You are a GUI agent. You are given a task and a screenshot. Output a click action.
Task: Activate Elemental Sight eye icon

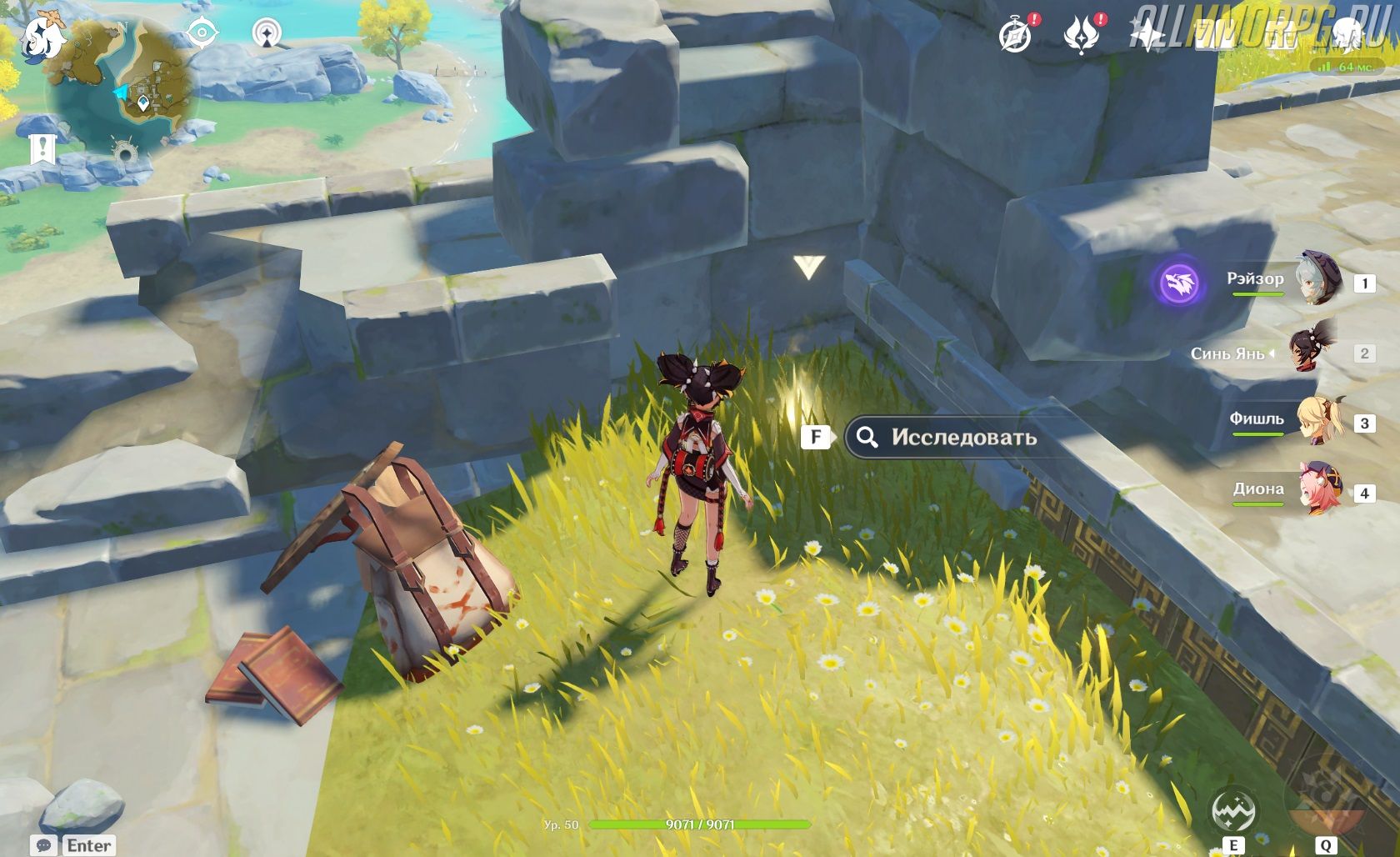click(x=202, y=33)
